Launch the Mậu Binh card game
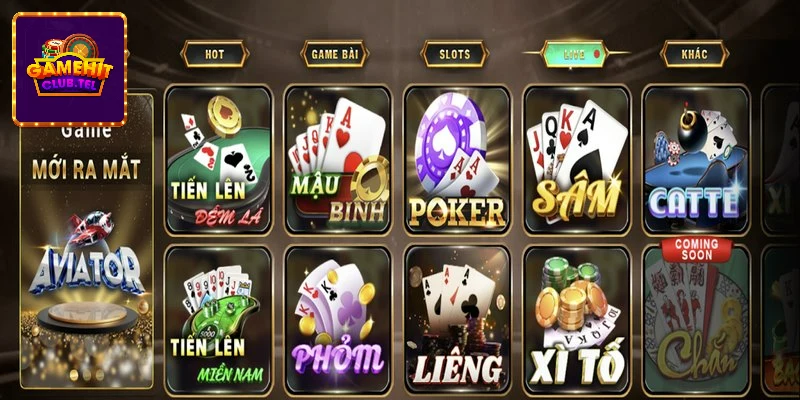Image resolution: width=800 pixels, height=400 pixels. point(337,160)
